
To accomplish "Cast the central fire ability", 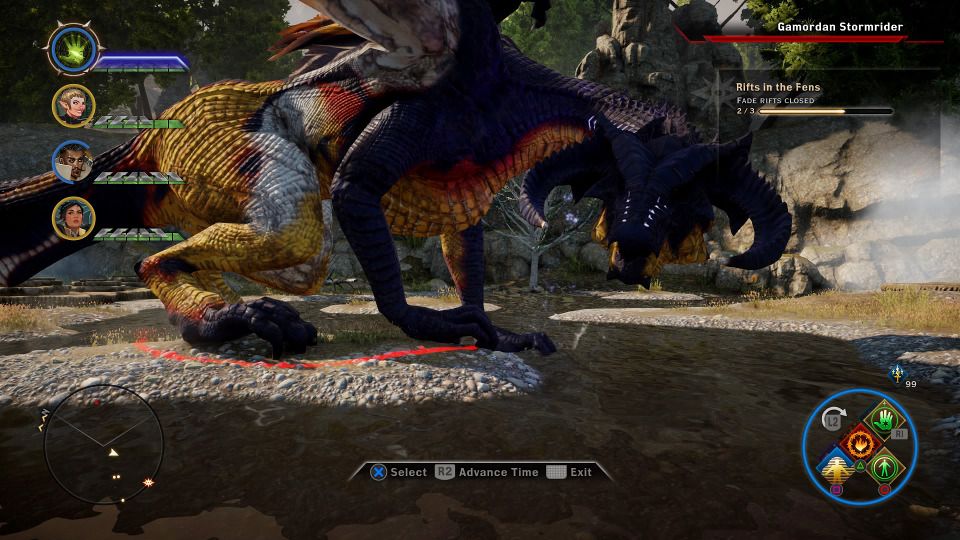I will point(859,443).
